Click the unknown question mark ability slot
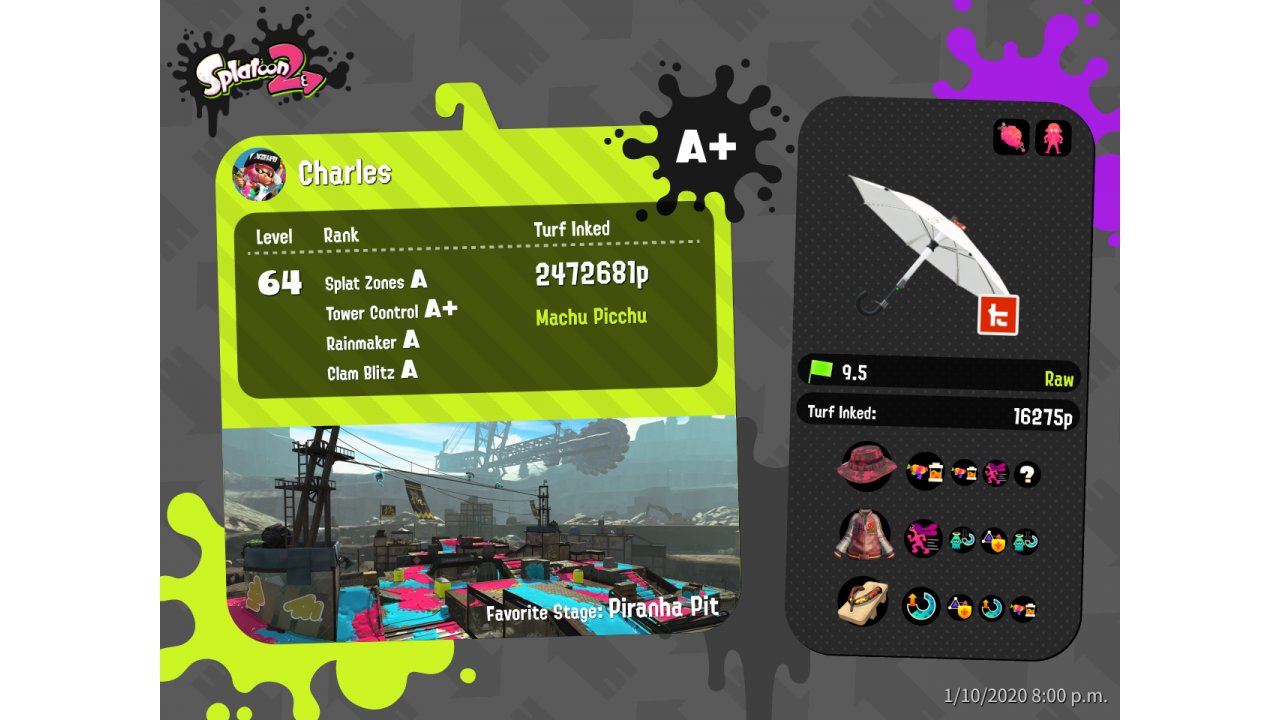1280x720 pixels. click(x=1027, y=474)
